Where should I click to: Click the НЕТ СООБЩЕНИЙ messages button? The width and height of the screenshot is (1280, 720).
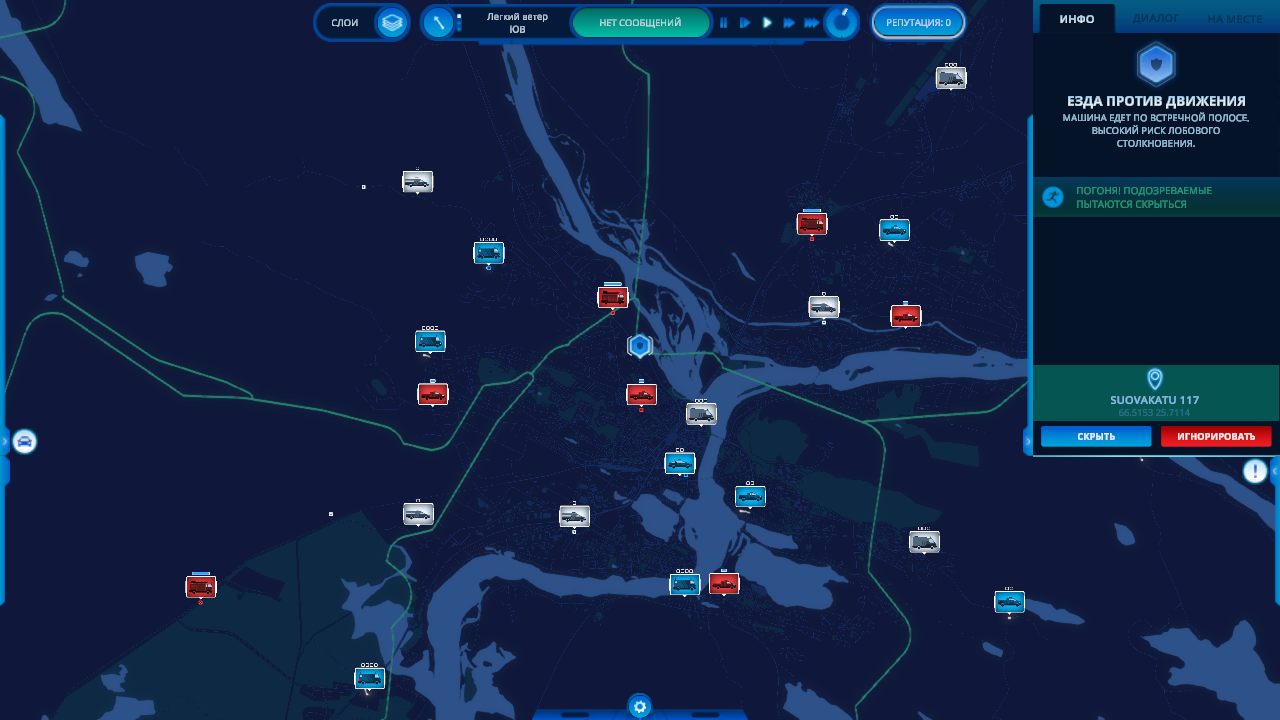click(x=640, y=22)
